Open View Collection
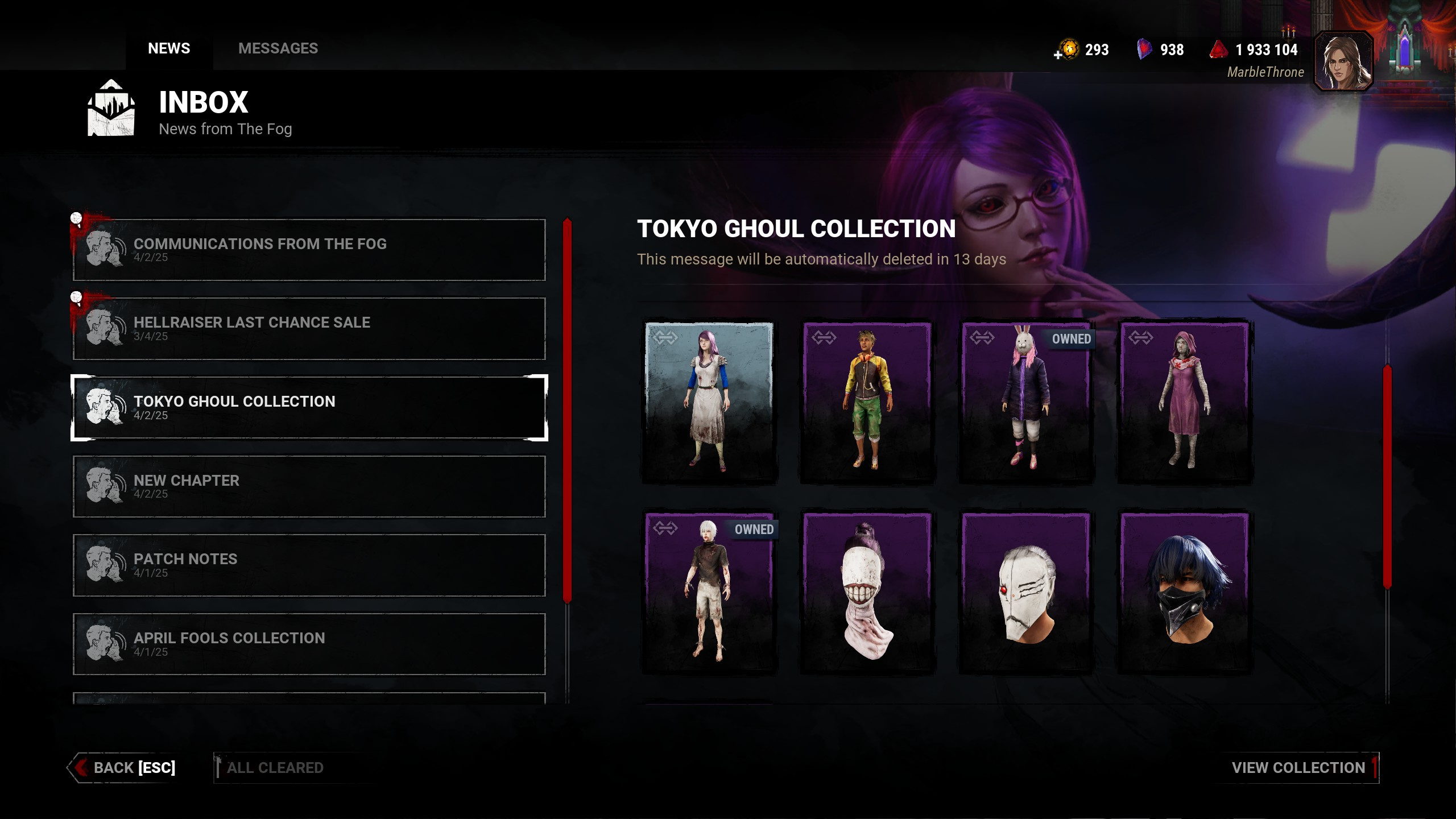1456x819 pixels. [1298, 768]
